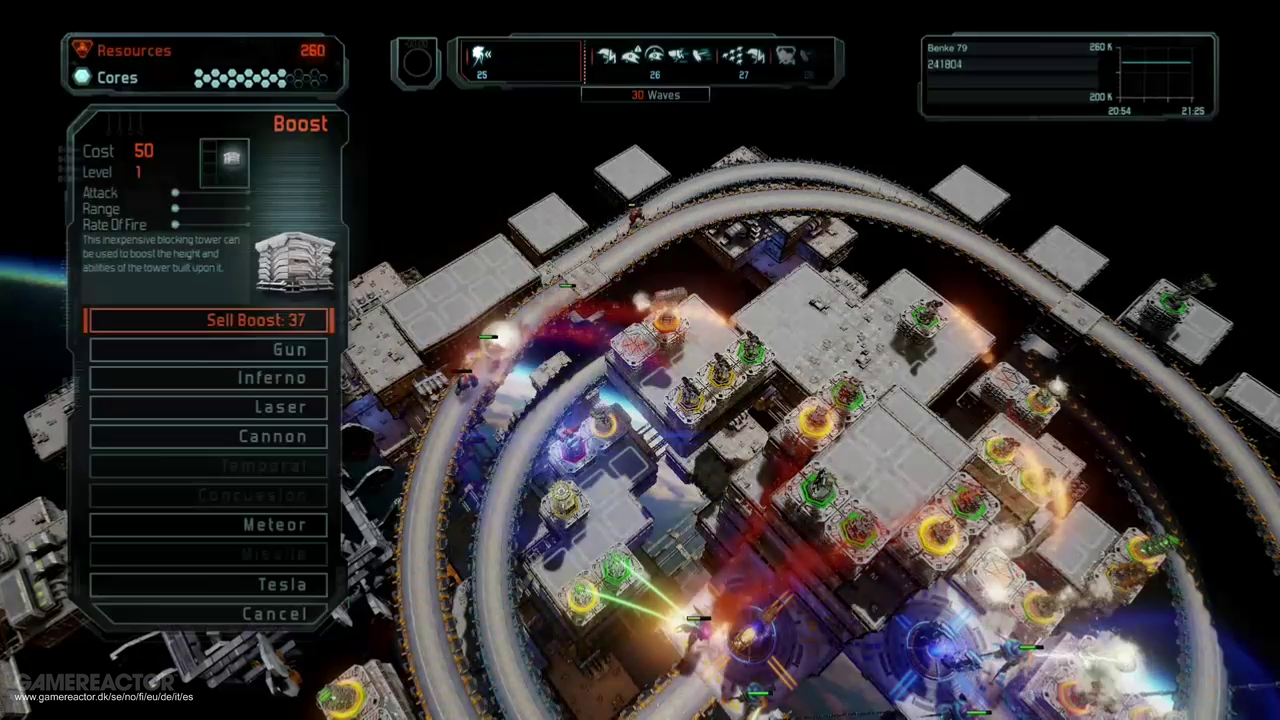Click the Resources triangle icon

(83, 49)
